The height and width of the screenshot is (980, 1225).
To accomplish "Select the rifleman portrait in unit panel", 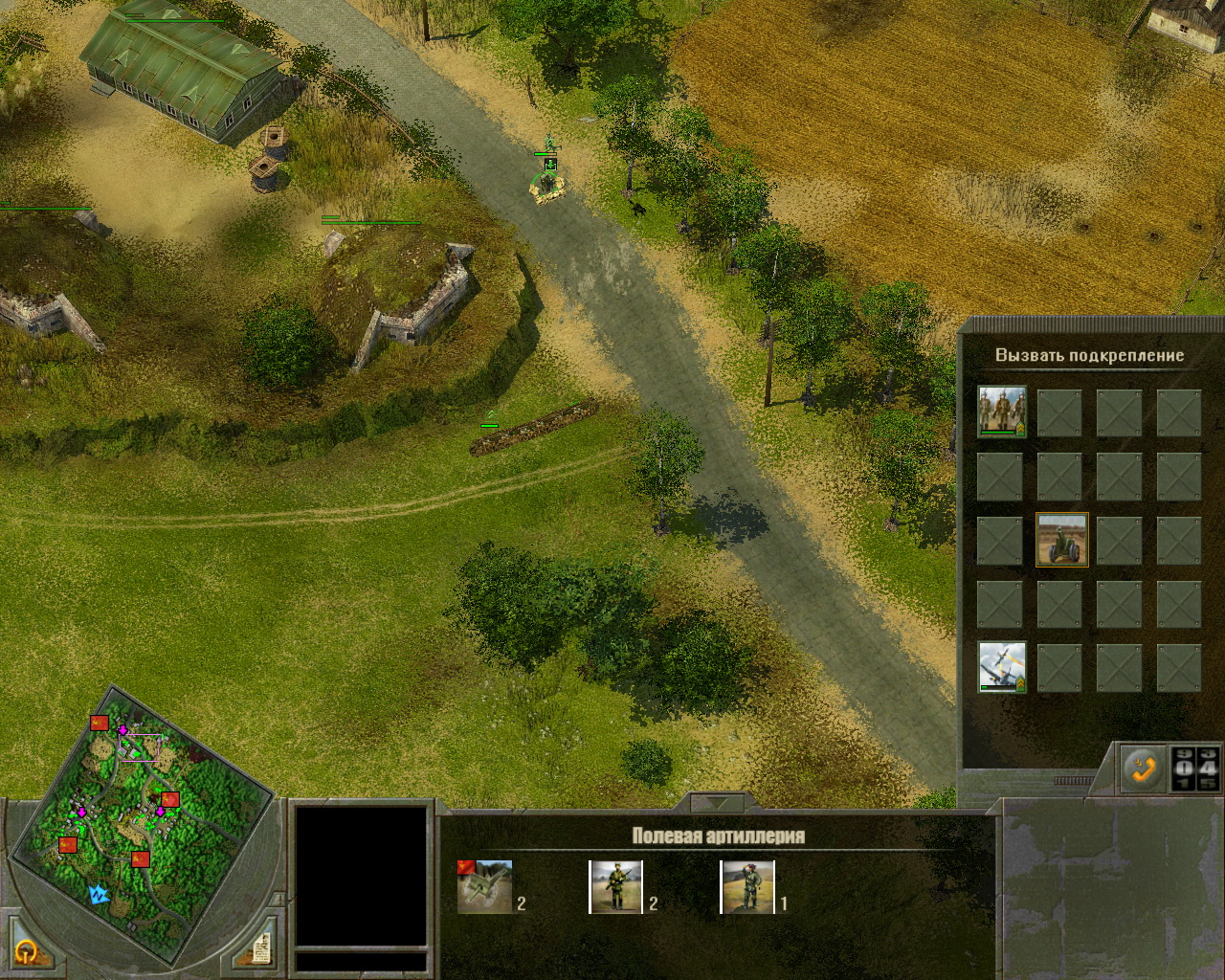I will click(x=615, y=886).
